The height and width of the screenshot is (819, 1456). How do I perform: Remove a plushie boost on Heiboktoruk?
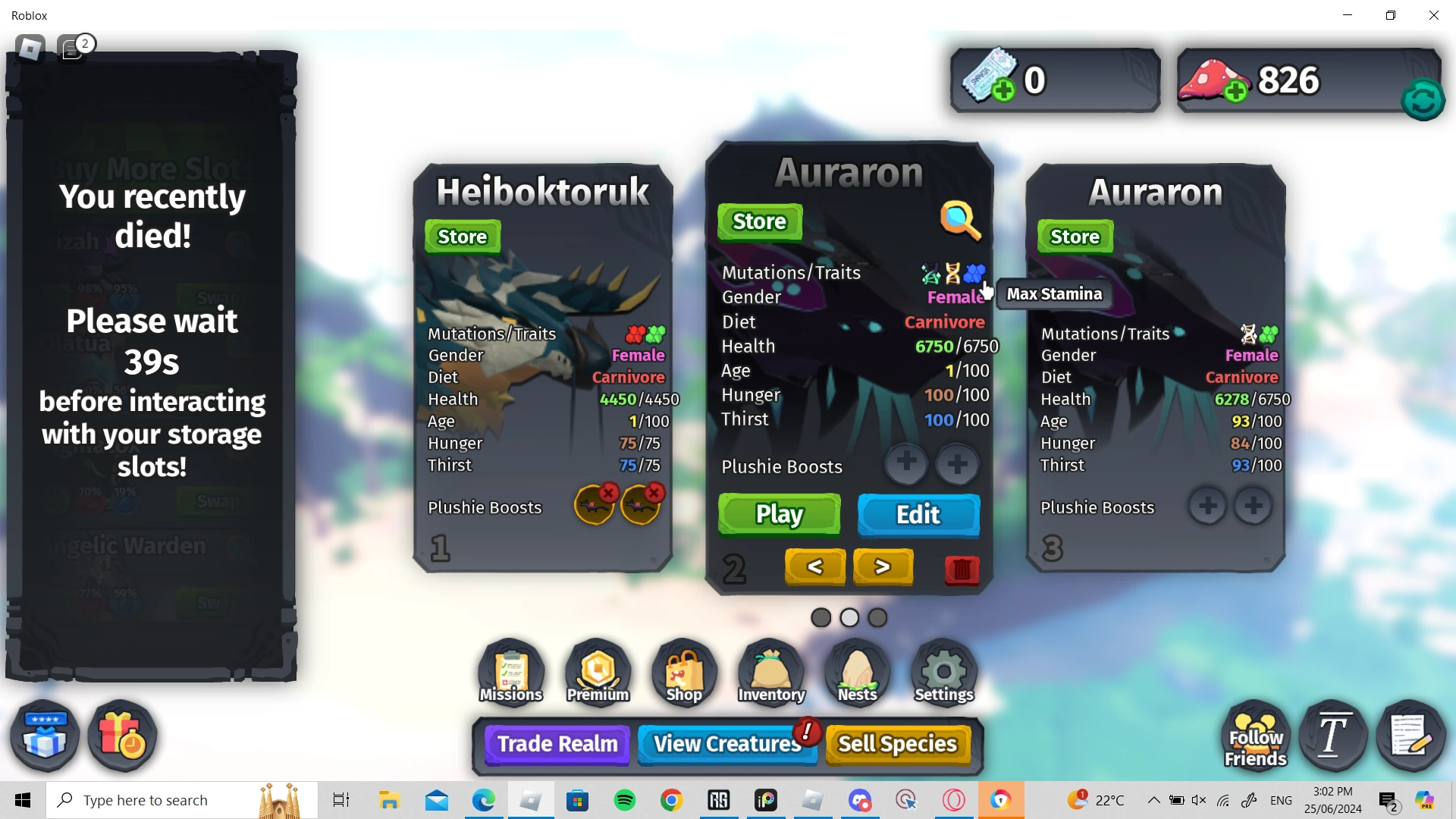(609, 493)
